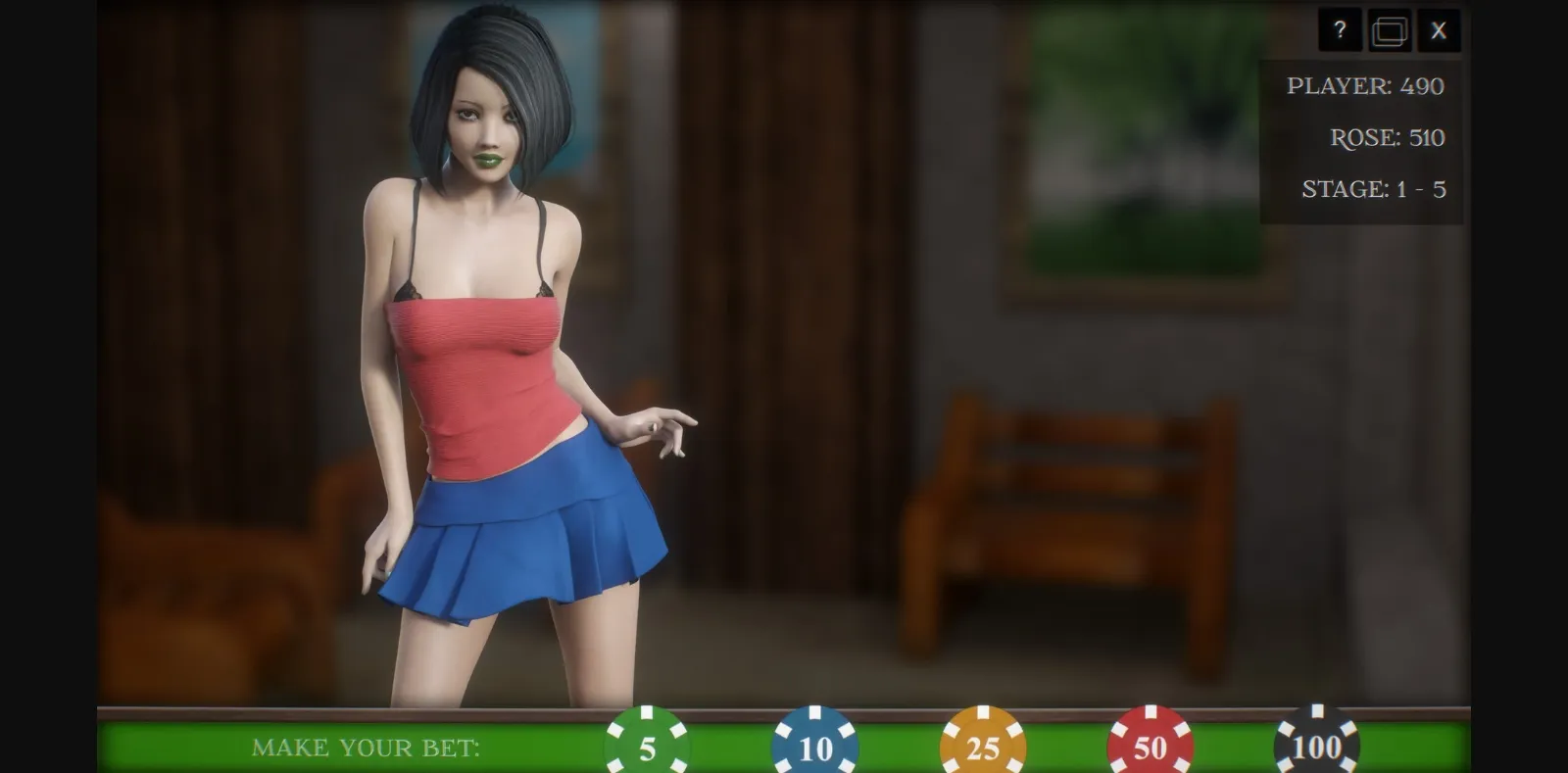1568x773 pixels.
Task: Click the ROSE: 510 score entry
Action: (1385, 138)
